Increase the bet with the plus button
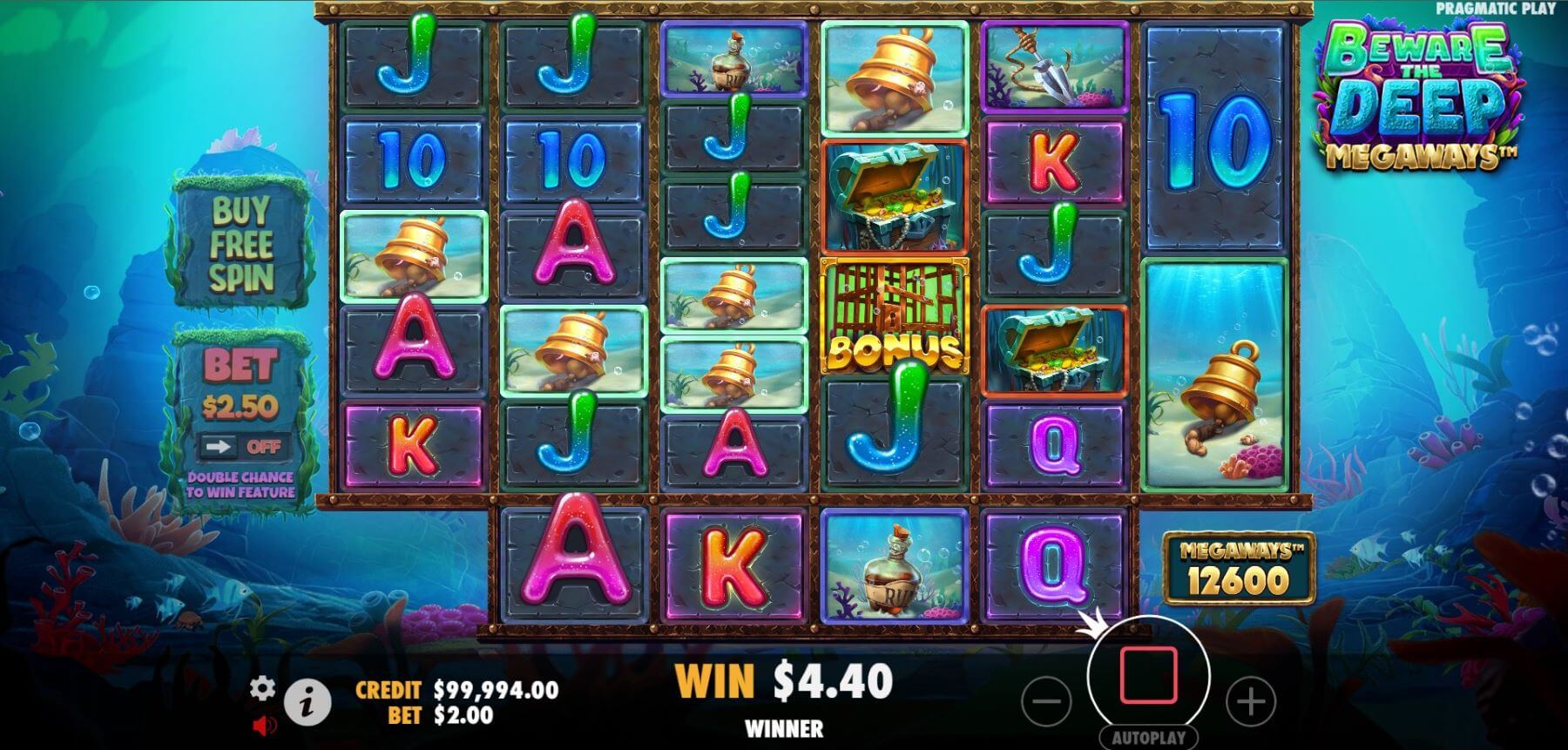 1250,700
